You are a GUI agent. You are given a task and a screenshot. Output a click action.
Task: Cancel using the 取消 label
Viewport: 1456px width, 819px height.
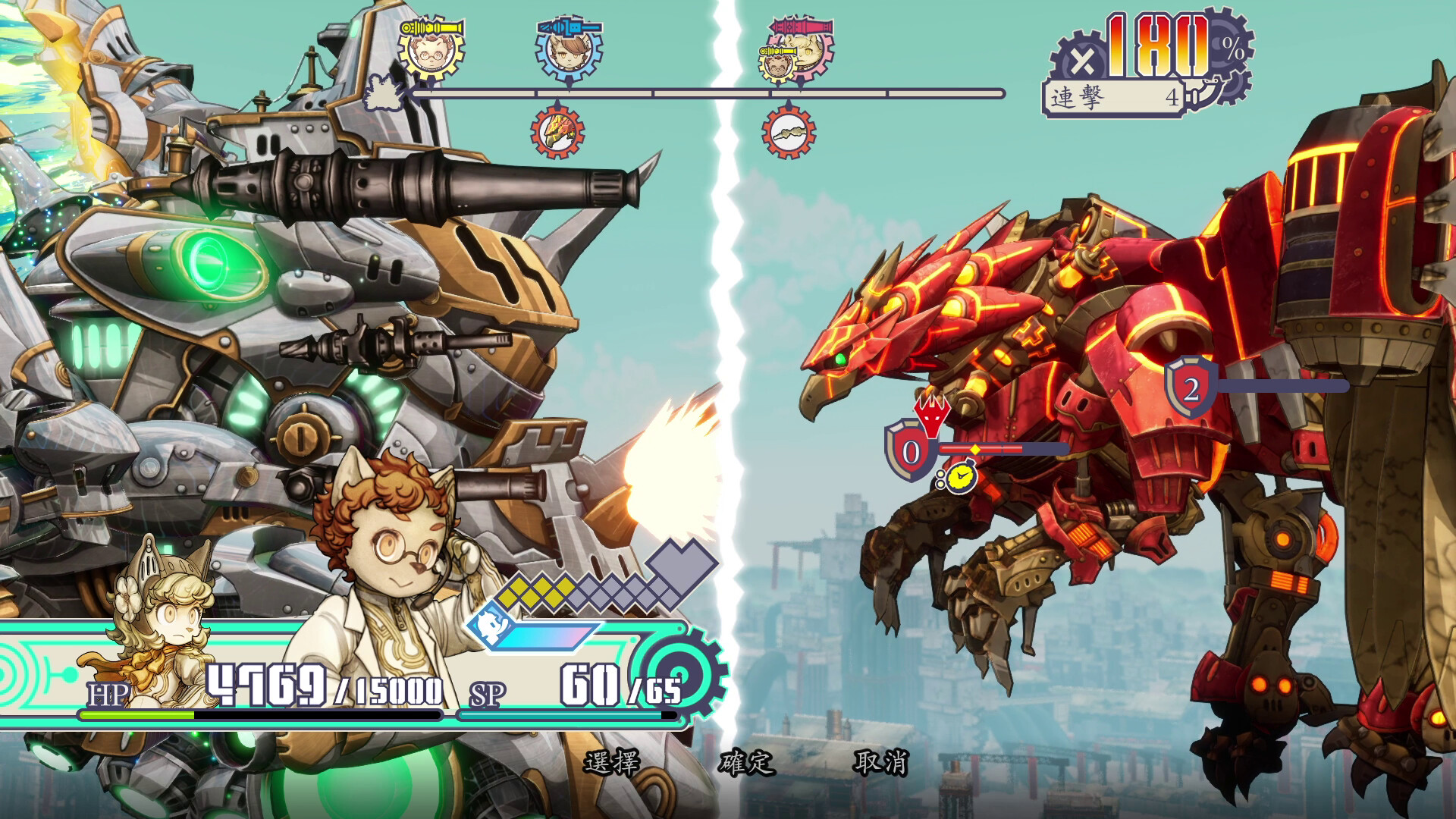(x=880, y=762)
